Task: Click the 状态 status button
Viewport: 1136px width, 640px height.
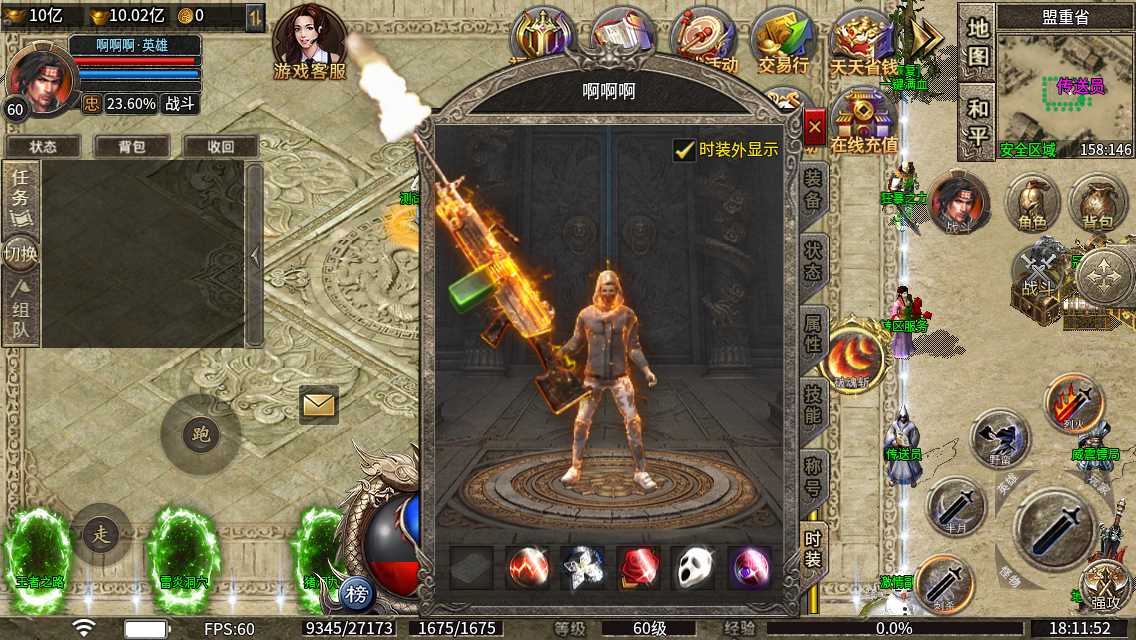Action: pyautogui.click(x=43, y=146)
